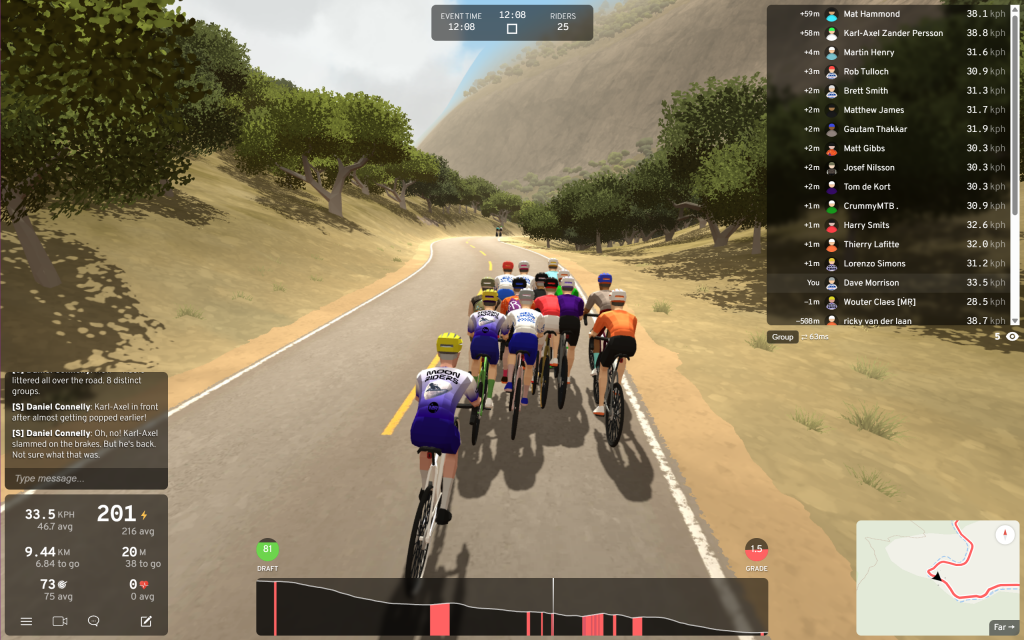Switch minimap zoom with Far button
Viewport: 1024px width, 640px height.
(x=1002, y=627)
